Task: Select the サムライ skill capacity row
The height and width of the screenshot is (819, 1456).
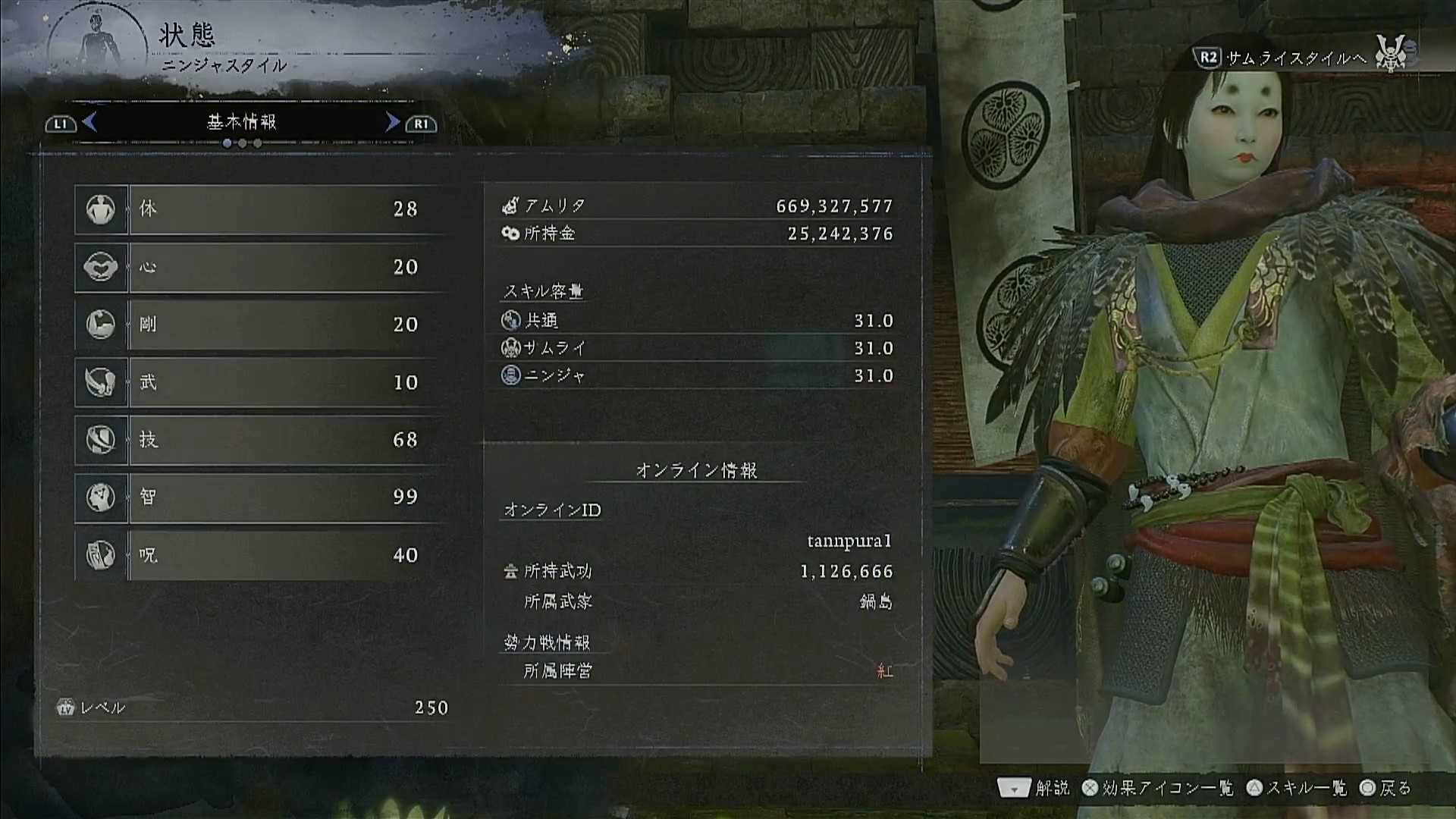Action: pos(696,348)
